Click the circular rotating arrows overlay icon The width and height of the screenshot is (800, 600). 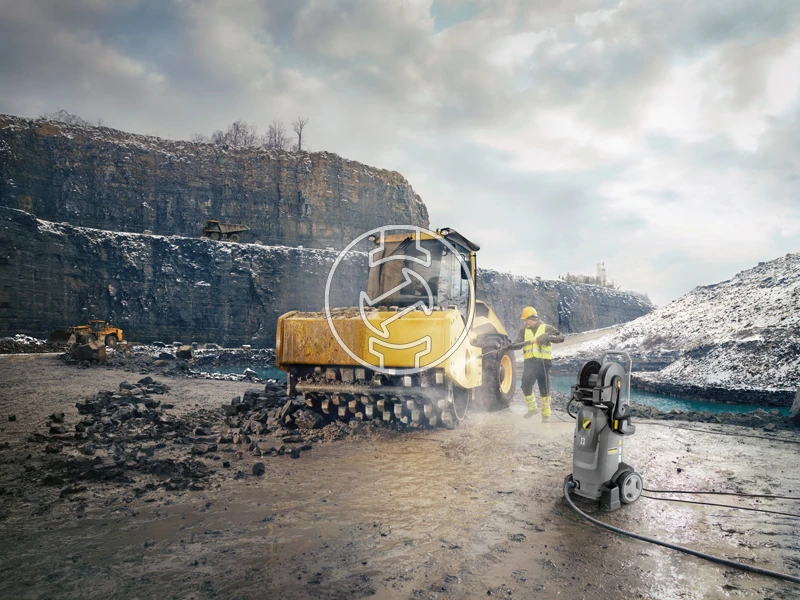[x=399, y=299]
